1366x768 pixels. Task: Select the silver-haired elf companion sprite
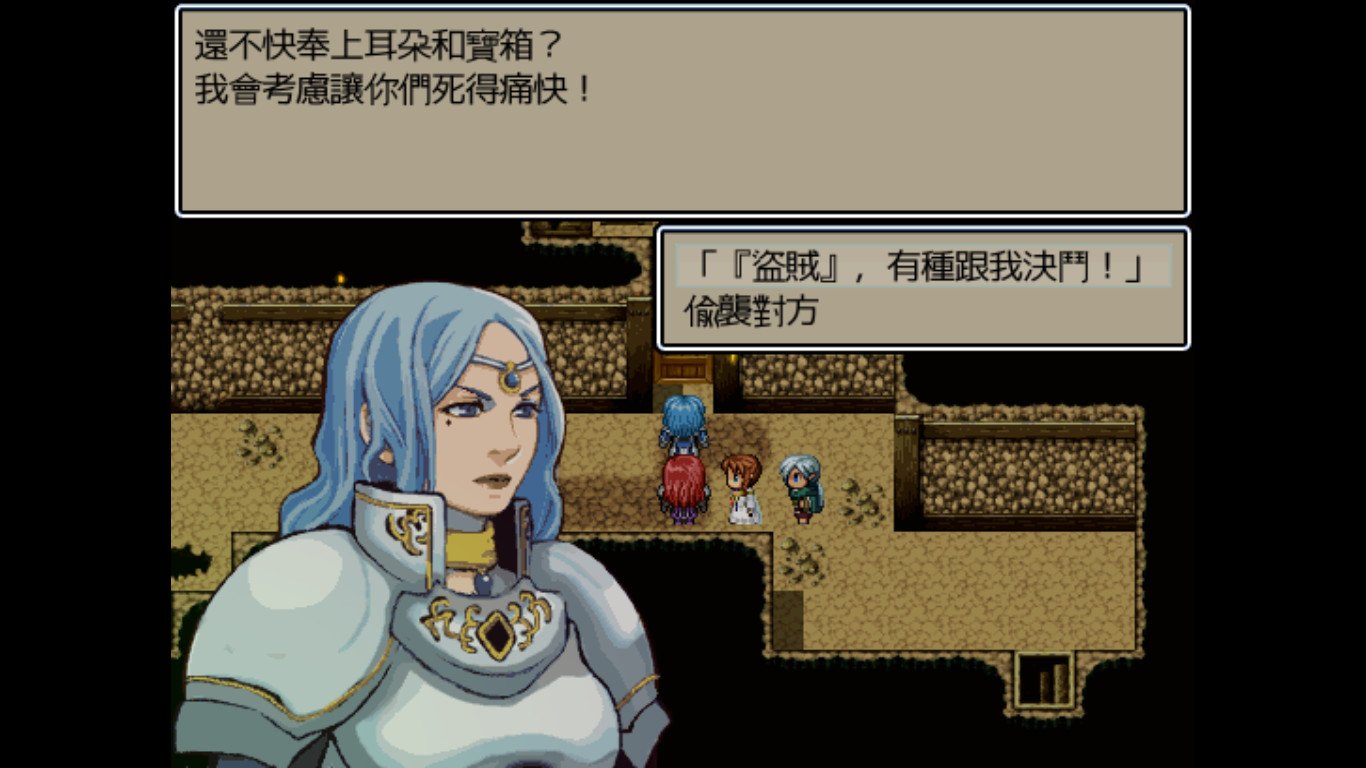pyautogui.click(x=799, y=487)
